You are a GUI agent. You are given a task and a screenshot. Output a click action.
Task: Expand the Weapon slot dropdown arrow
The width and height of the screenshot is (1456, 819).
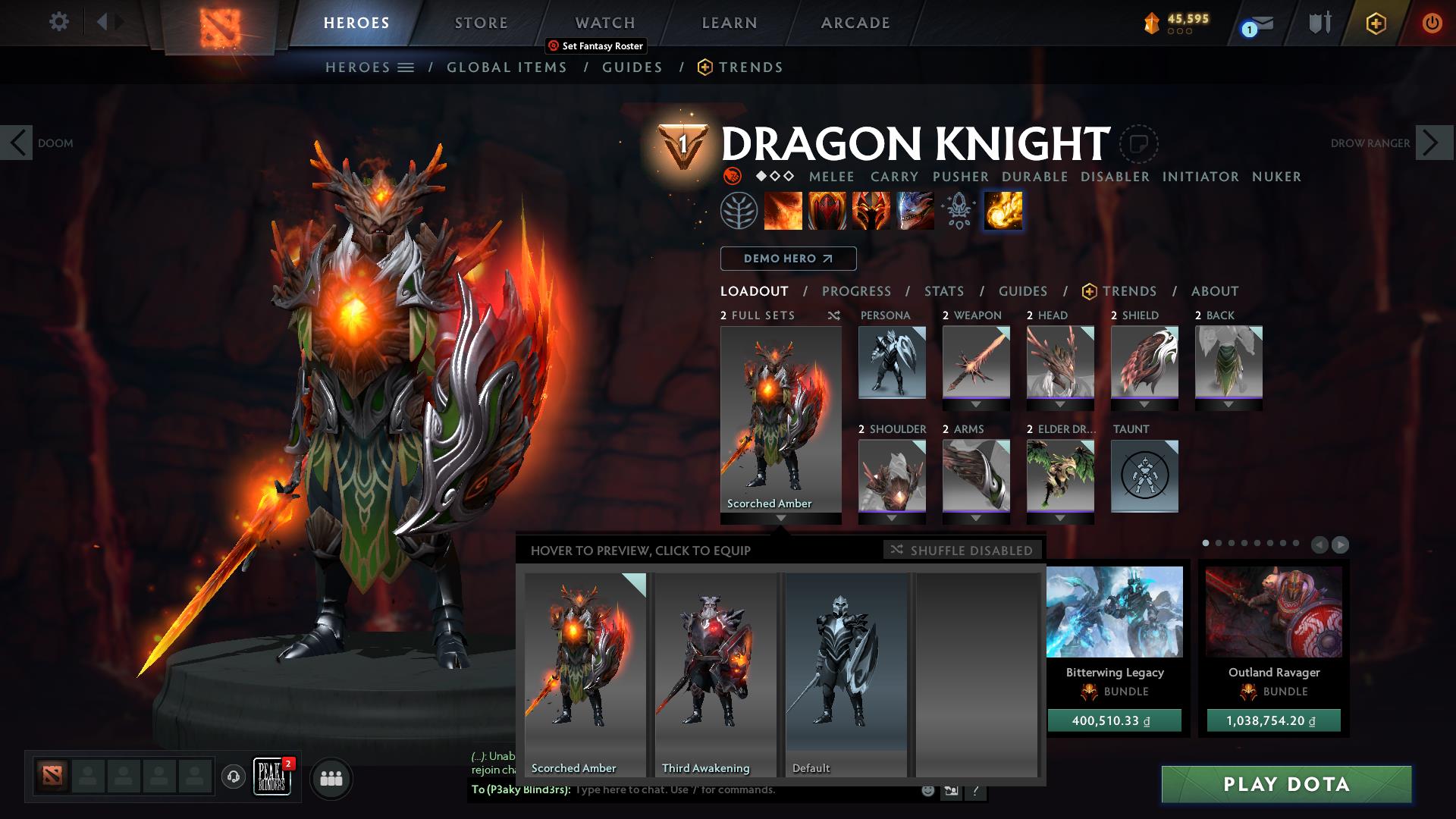[976, 403]
